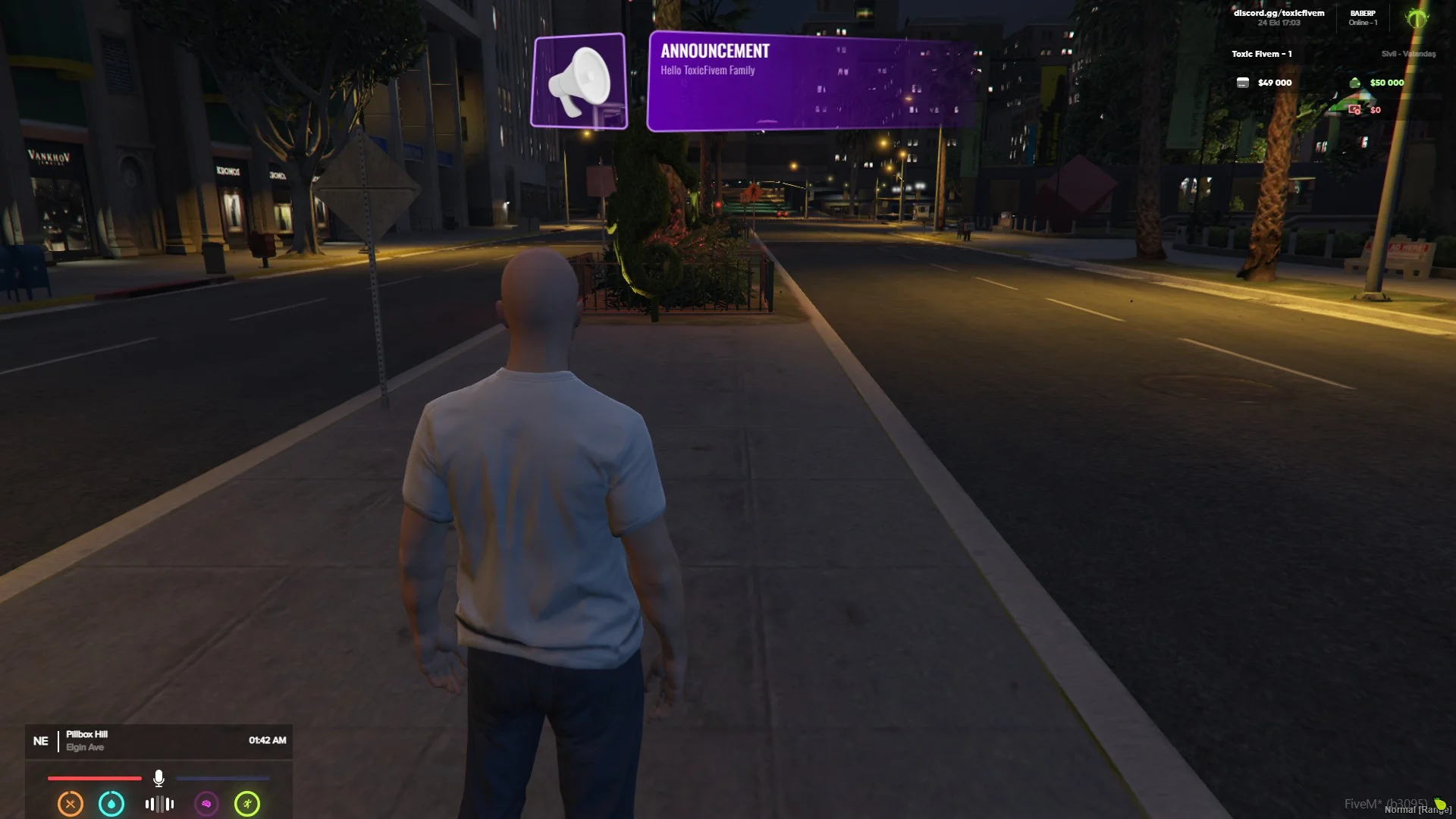Click the Pillbox Hill street location label

click(x=86, y=734)
